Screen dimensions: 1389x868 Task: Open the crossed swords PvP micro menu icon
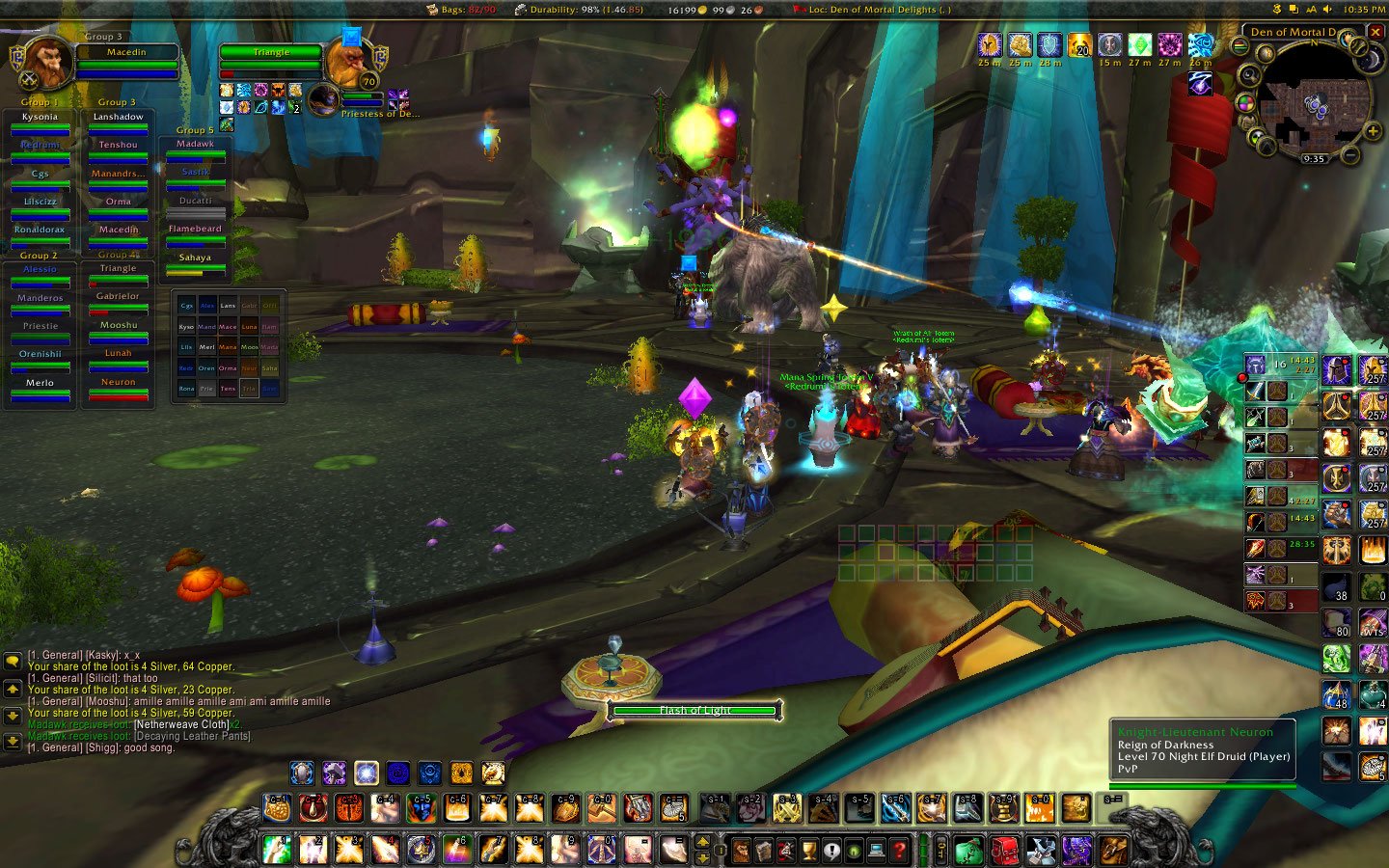786,851
